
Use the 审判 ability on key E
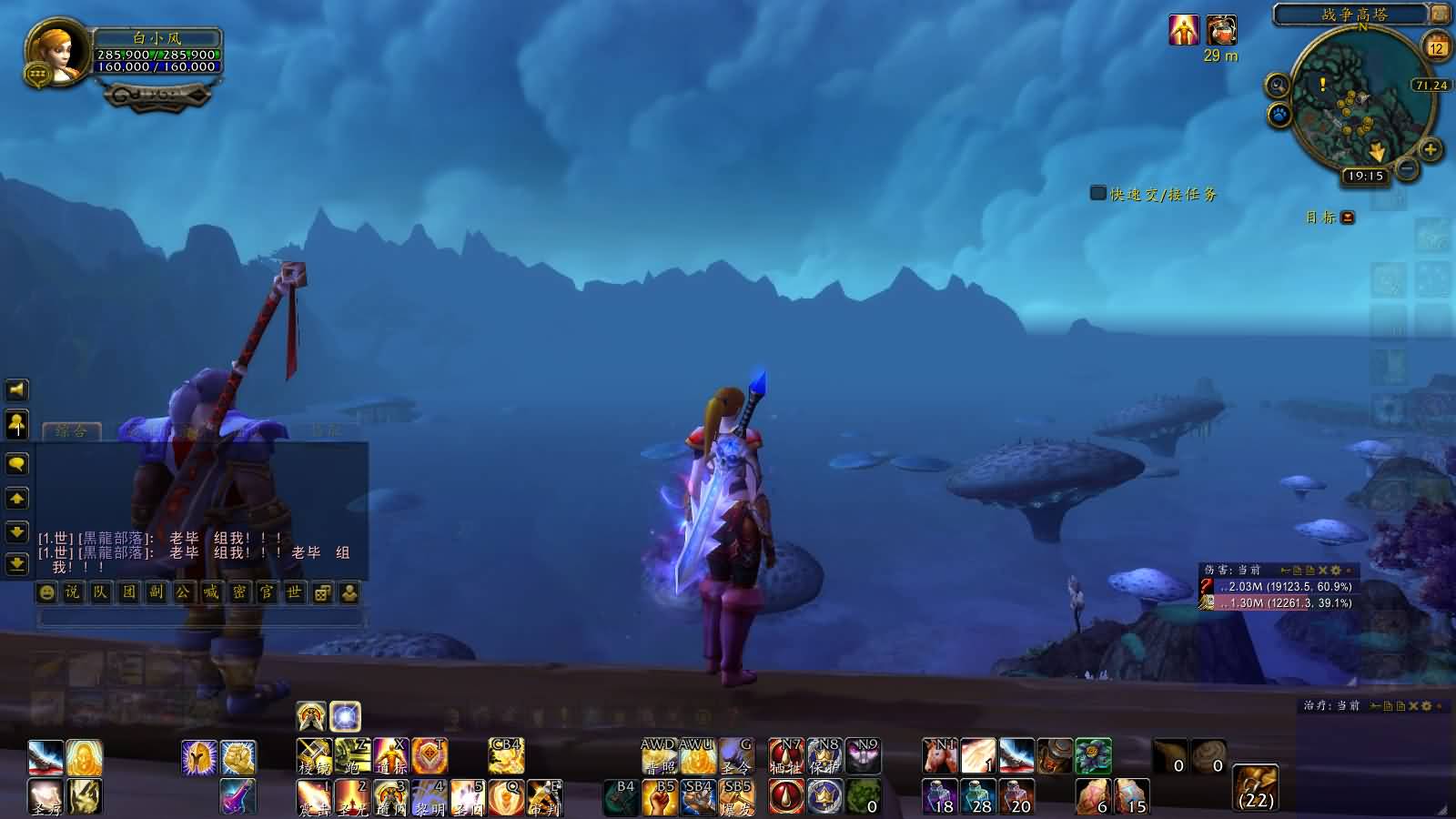pyautogui.click(x=544, y=796)
